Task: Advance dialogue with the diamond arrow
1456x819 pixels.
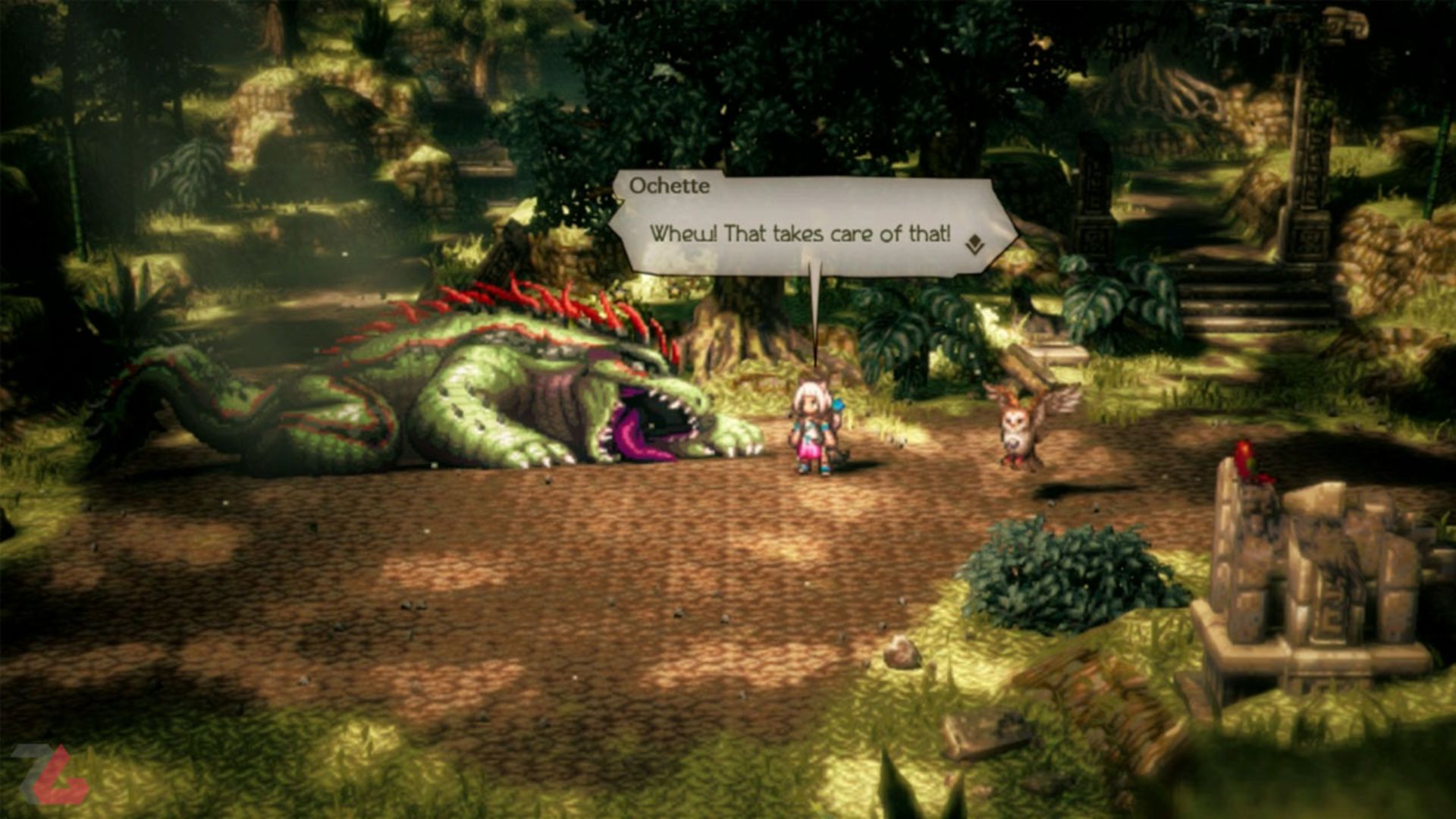Action: pos(974,244)
